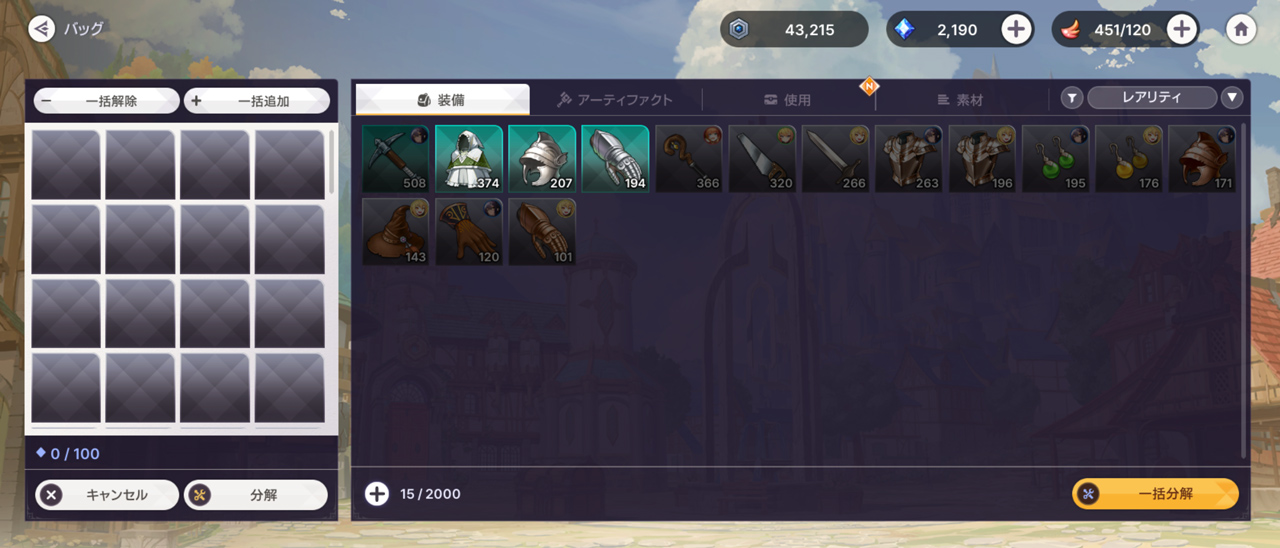Add more stamina

click(x=1182, y=30)
